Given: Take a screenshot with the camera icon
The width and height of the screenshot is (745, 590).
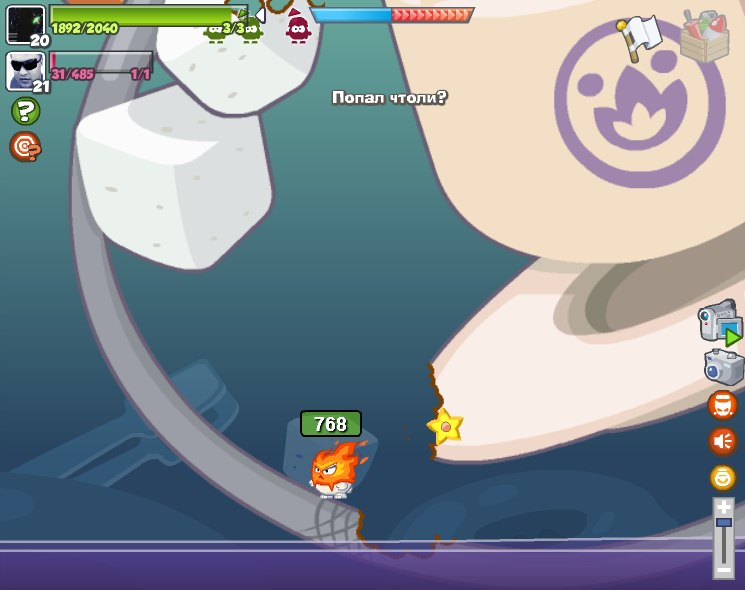Looking at the screenshot, I should (723, 367).
